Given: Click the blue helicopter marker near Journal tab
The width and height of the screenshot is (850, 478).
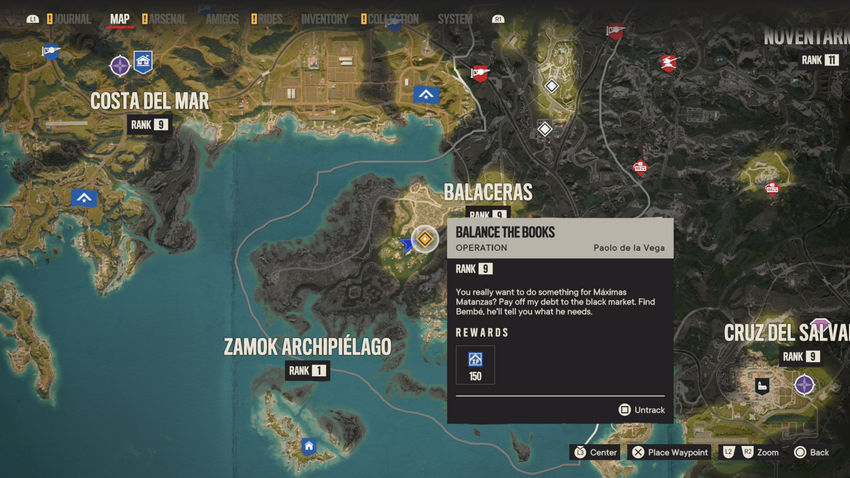Looking at the screenshot, I should pyautogui.click(x=50, y=51).
